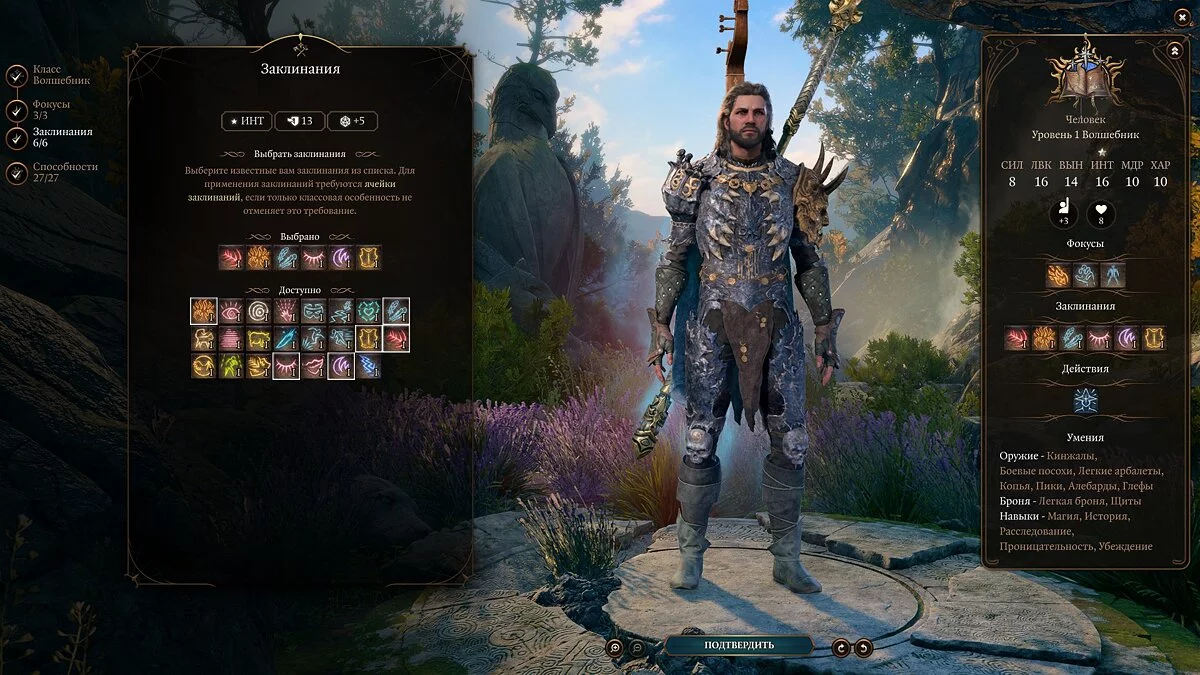Rotate character clockwise with the right-arrow button
The height and width of the screenshot is (675, 1200).
863,648
